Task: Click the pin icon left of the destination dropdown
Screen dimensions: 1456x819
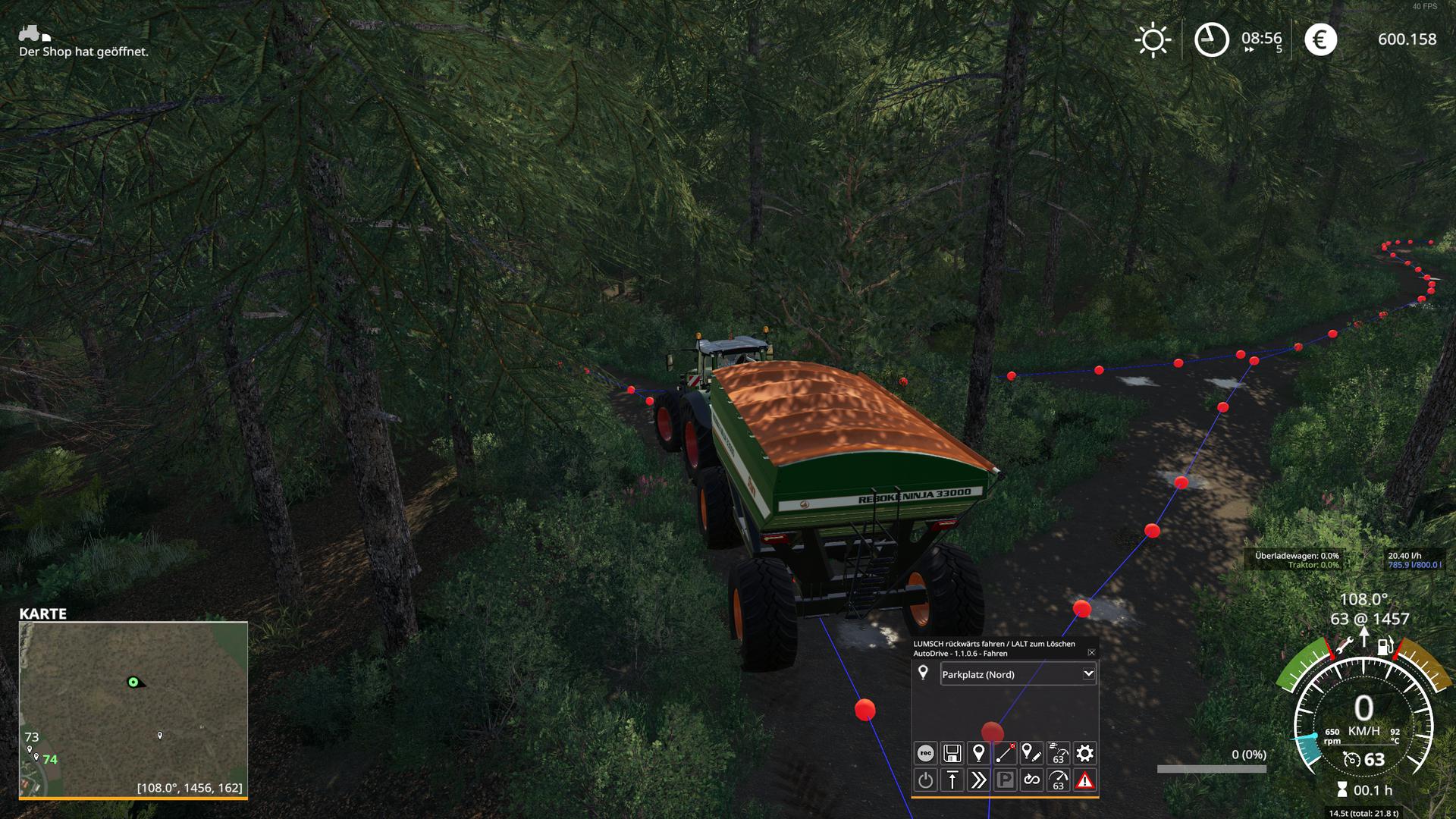Action: 923,673
